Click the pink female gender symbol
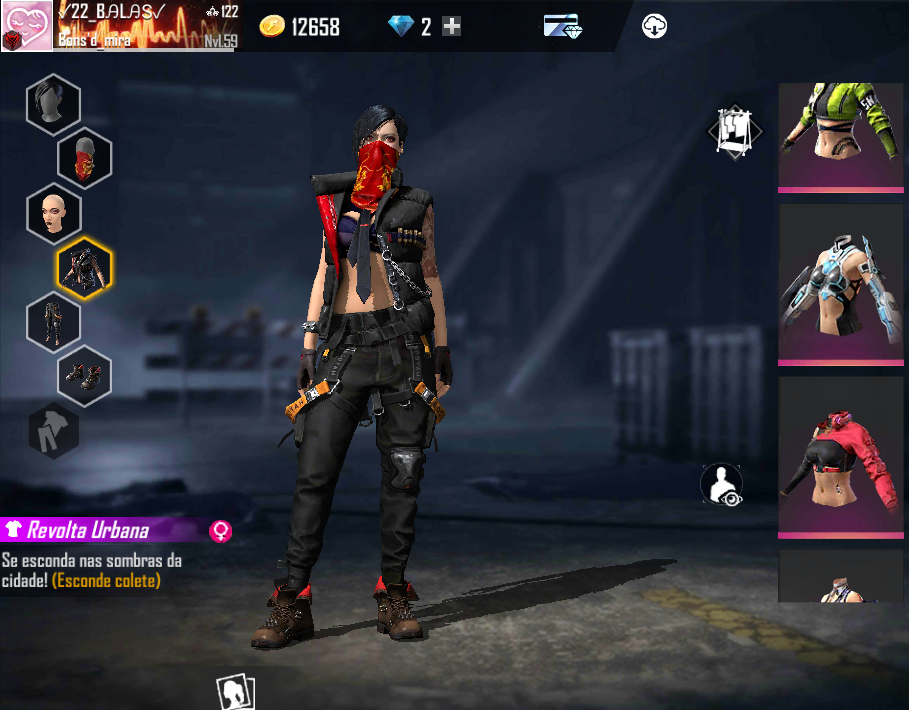Image resolution: width=909 pixels, height=710 pixels. point(220,530)
